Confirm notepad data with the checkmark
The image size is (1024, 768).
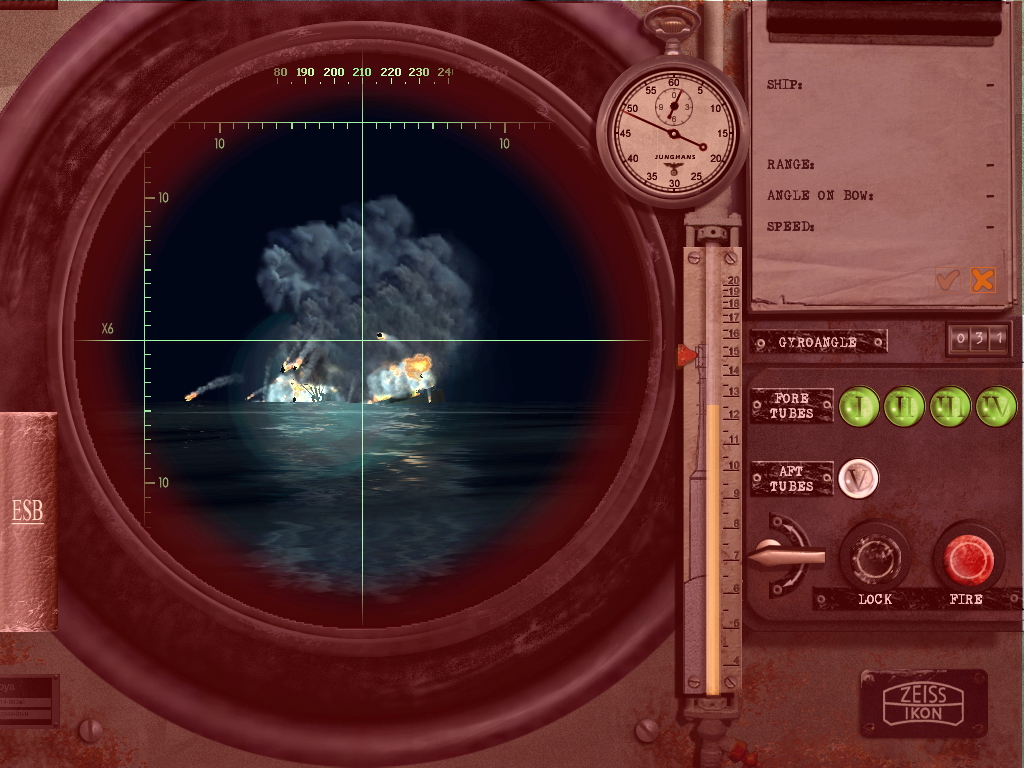point(947,281)
